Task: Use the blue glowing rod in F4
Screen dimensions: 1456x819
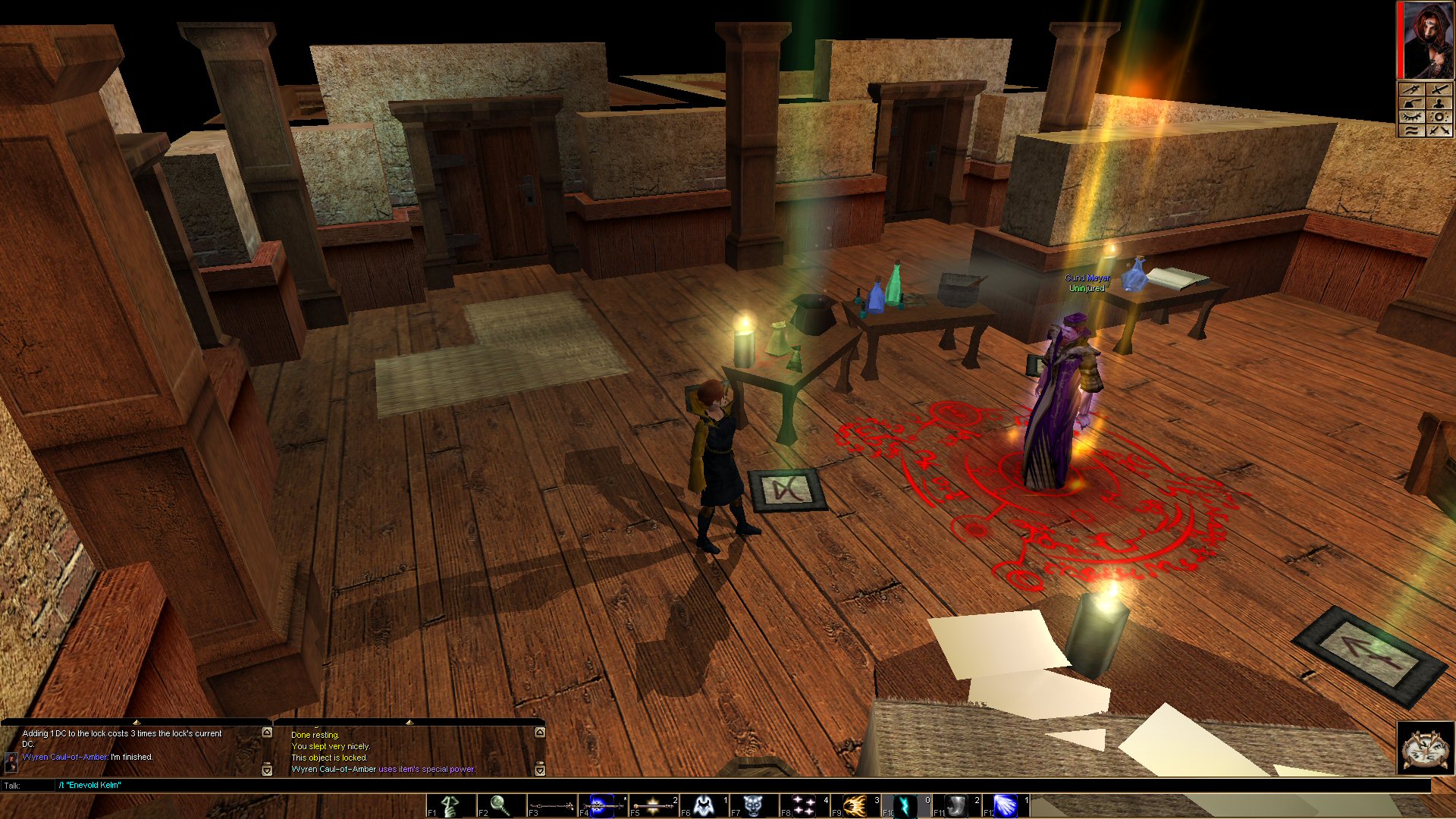Action: pos(602,805)
